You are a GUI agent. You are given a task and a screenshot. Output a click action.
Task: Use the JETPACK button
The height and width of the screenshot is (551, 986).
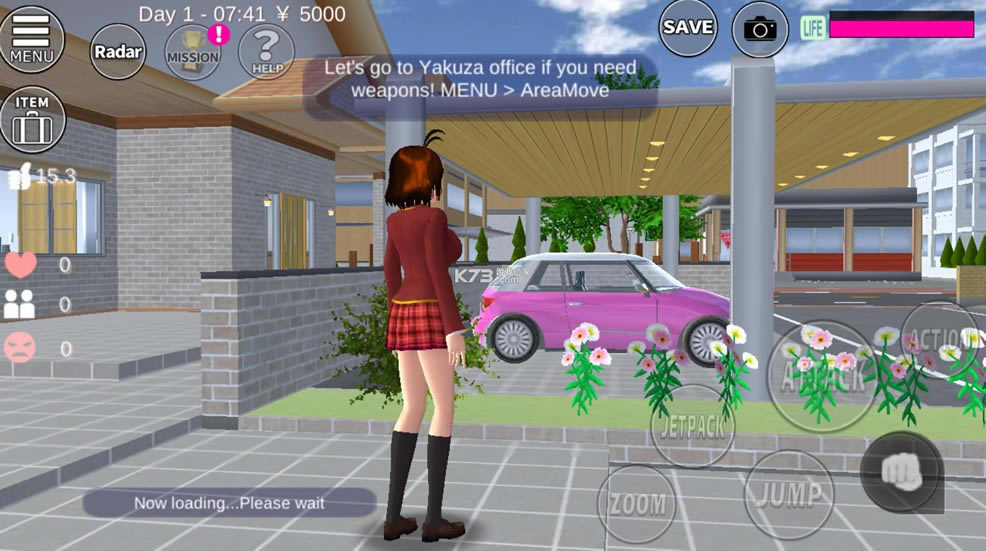coord(693,427)
